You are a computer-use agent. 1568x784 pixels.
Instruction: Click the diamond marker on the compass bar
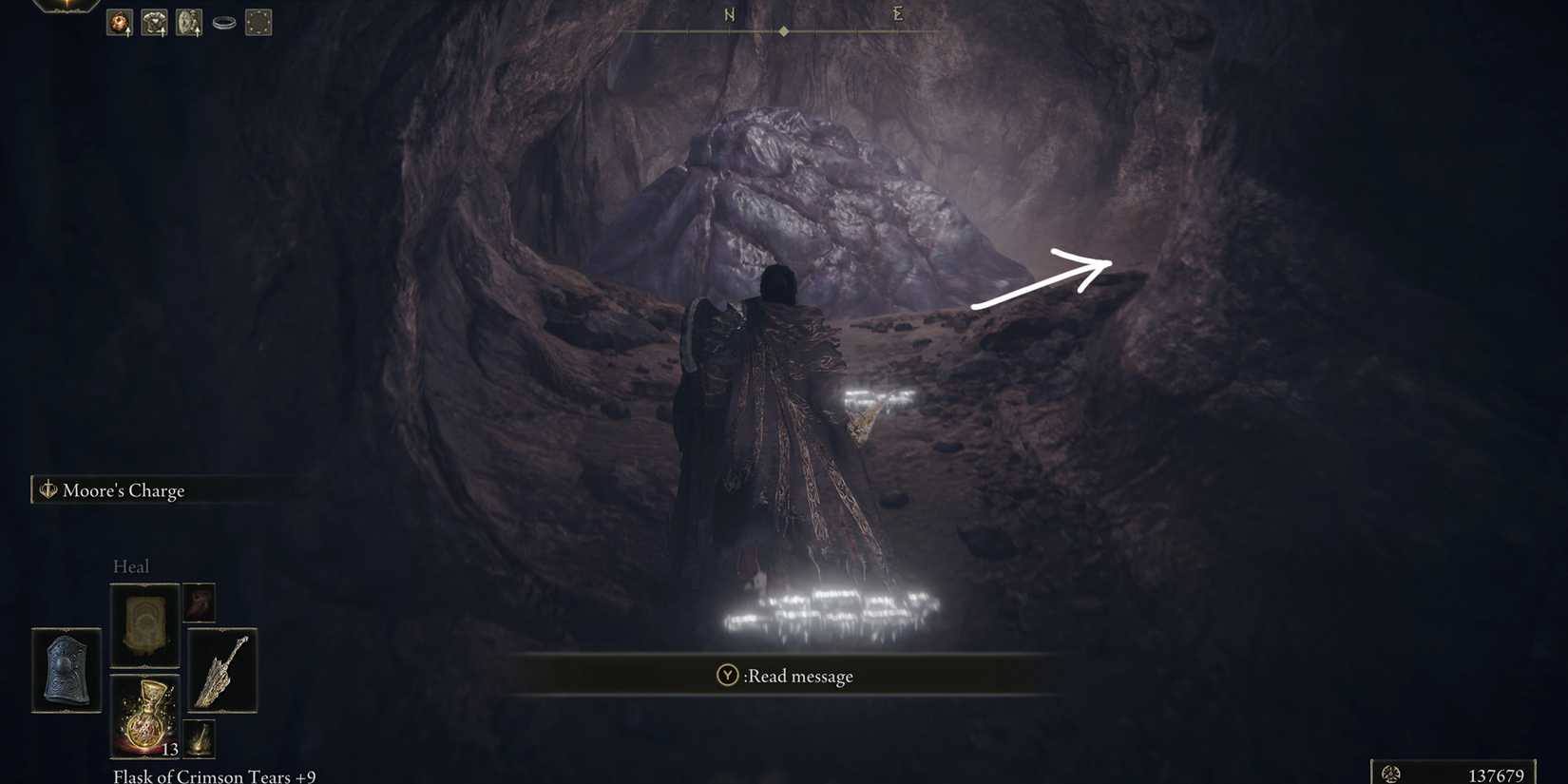pyautogui.click(x=784, y=29)
